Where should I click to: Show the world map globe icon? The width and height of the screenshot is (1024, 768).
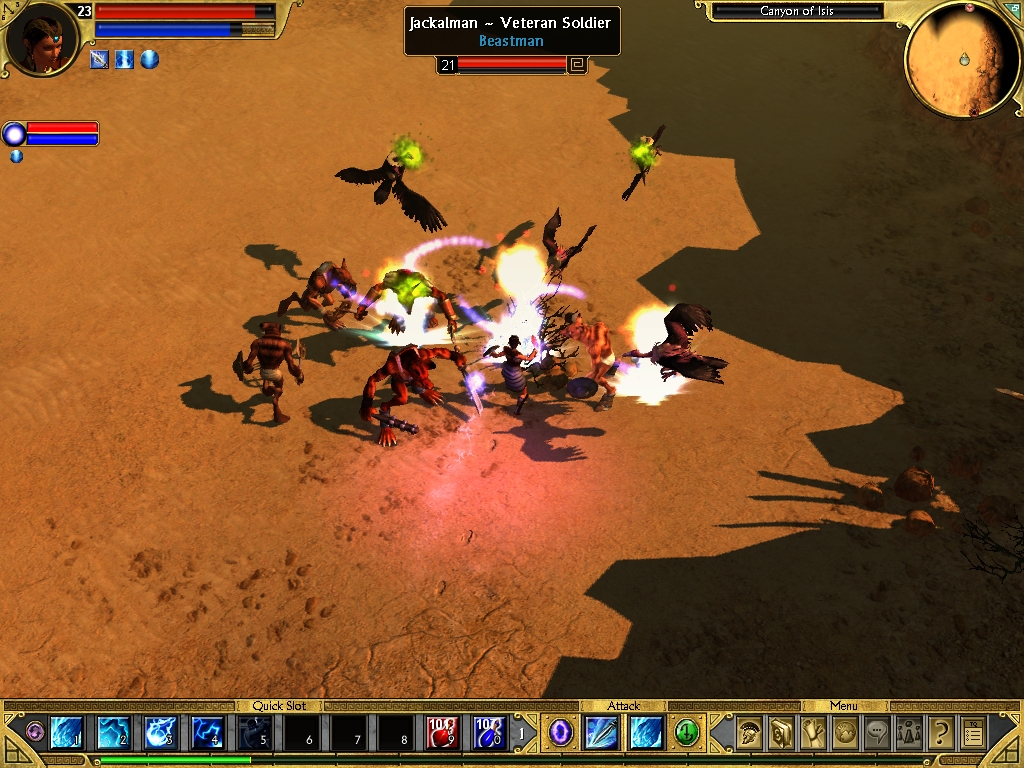tap(845, 734)
